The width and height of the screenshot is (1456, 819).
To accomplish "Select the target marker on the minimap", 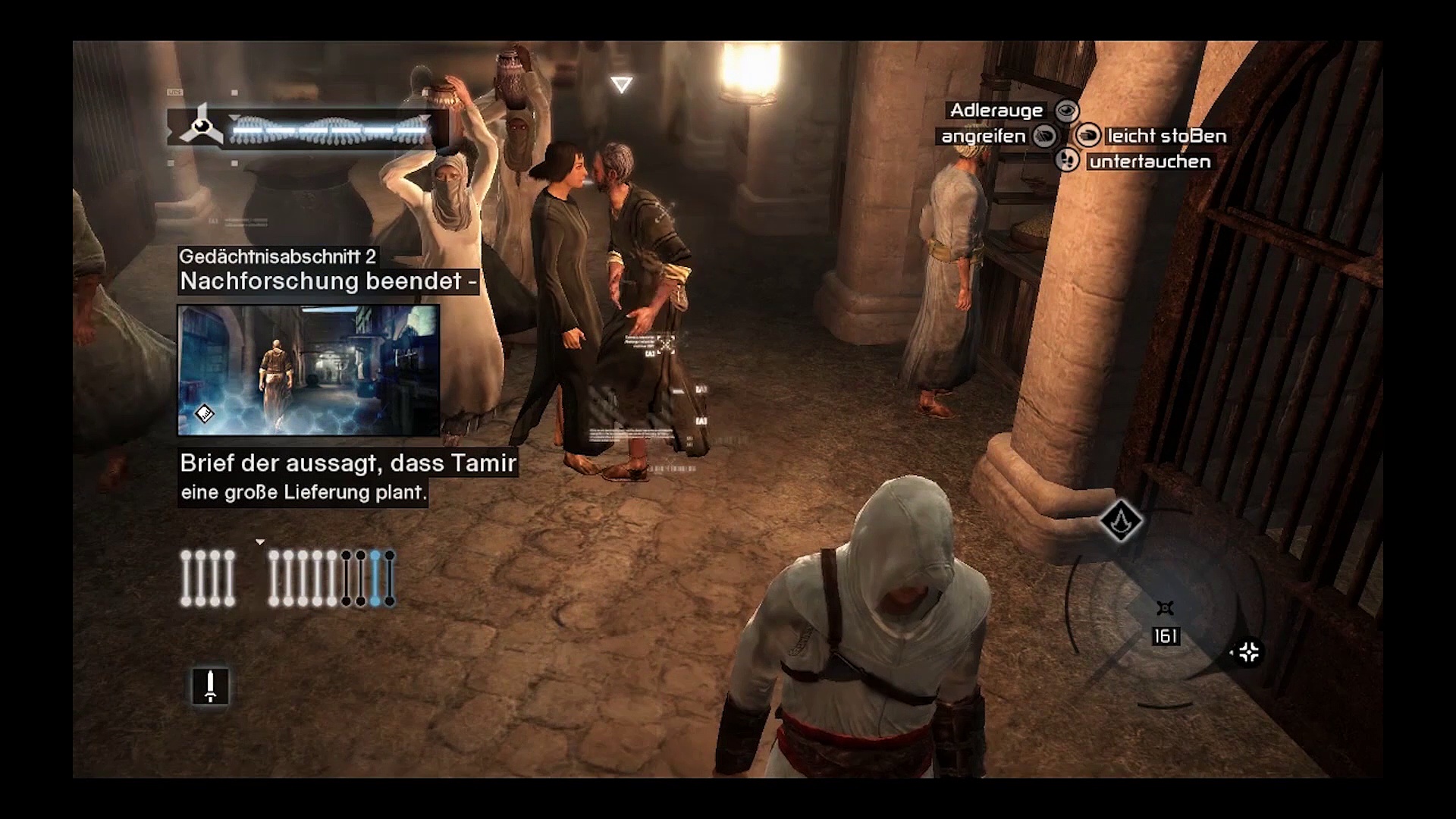I will pos(1166,608).
